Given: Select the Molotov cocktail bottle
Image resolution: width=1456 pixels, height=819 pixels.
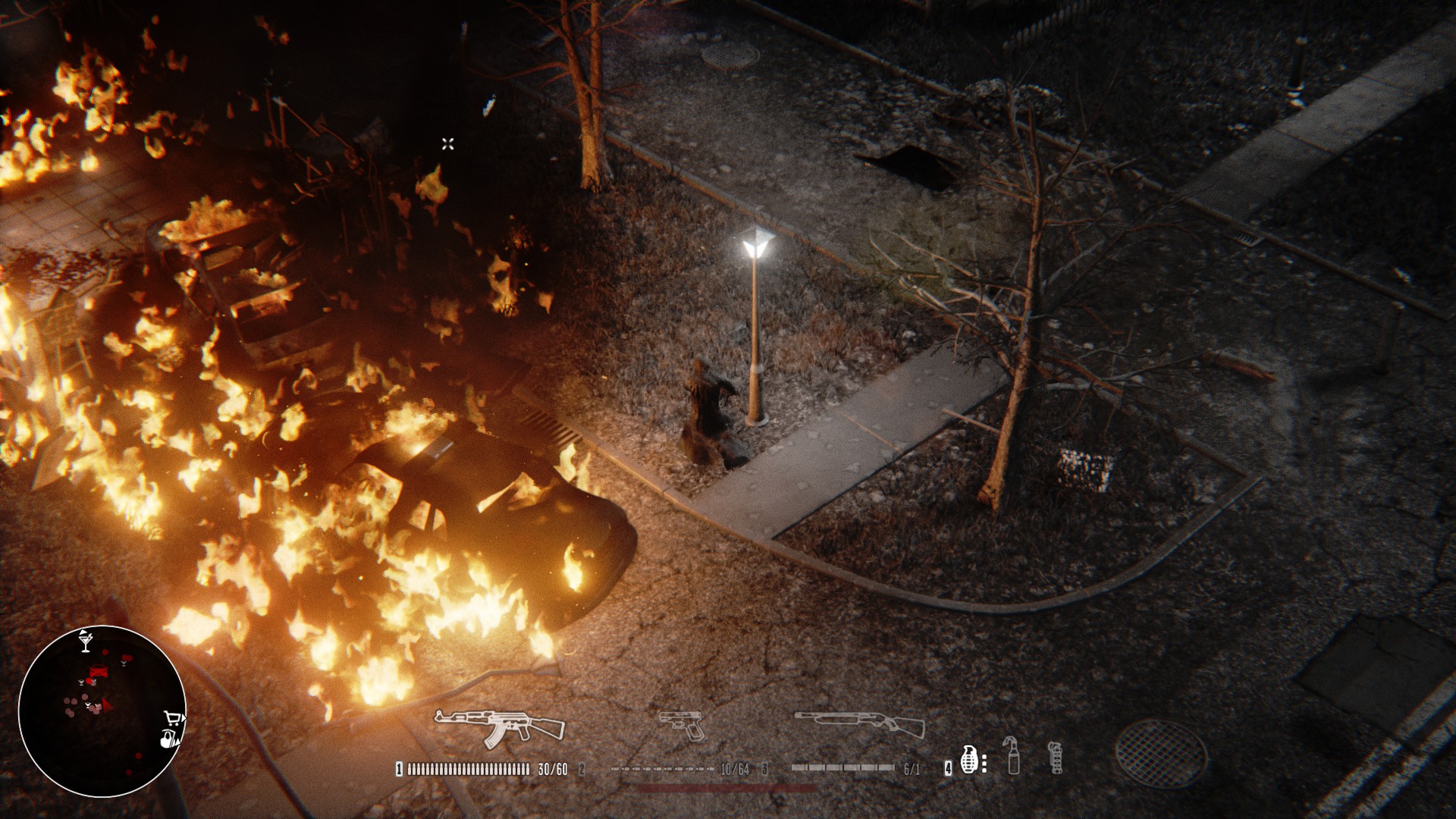Looking at the screenshot, I should point(1013,755).
